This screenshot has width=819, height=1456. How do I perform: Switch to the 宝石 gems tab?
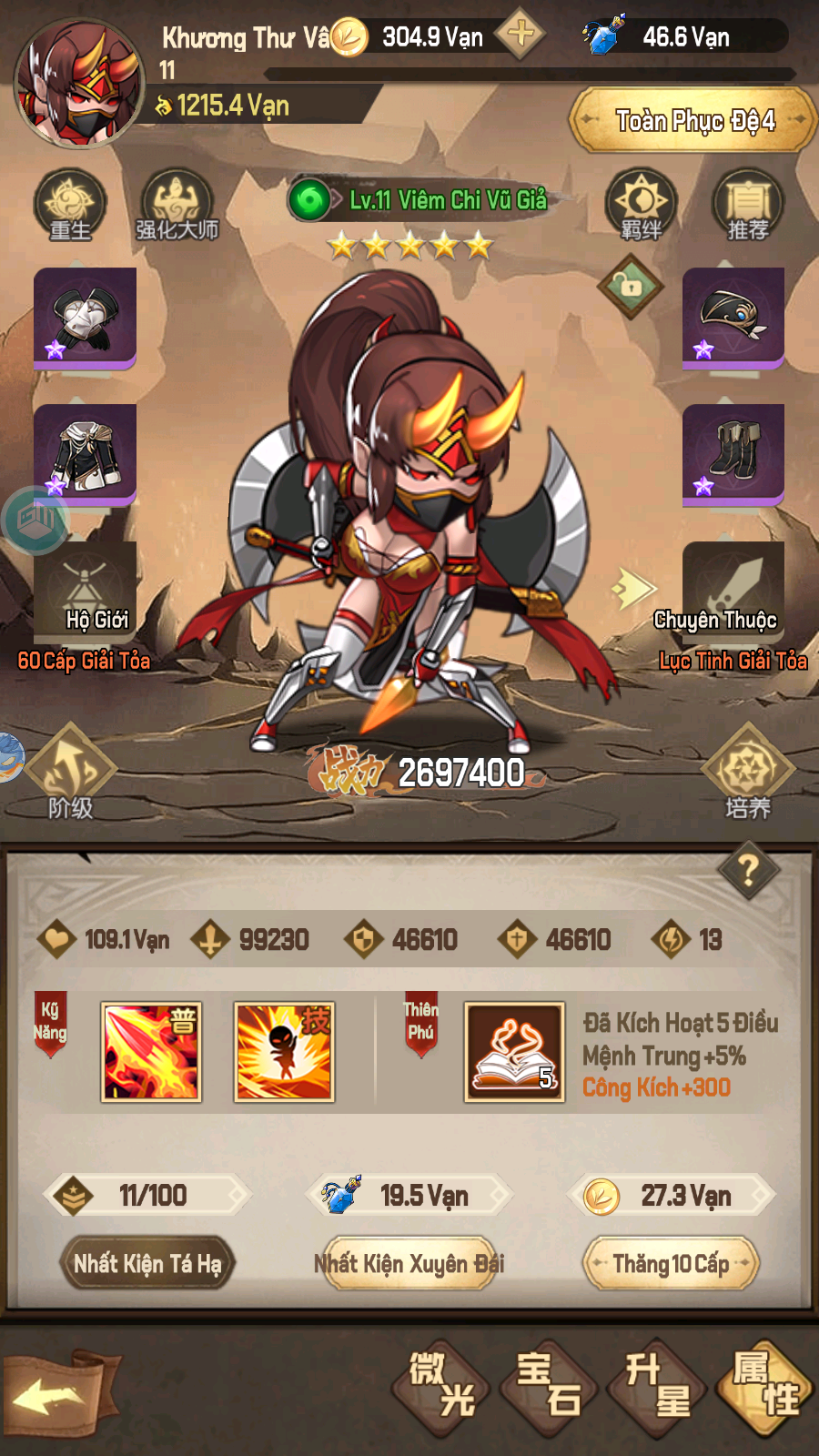[549, 1385]
